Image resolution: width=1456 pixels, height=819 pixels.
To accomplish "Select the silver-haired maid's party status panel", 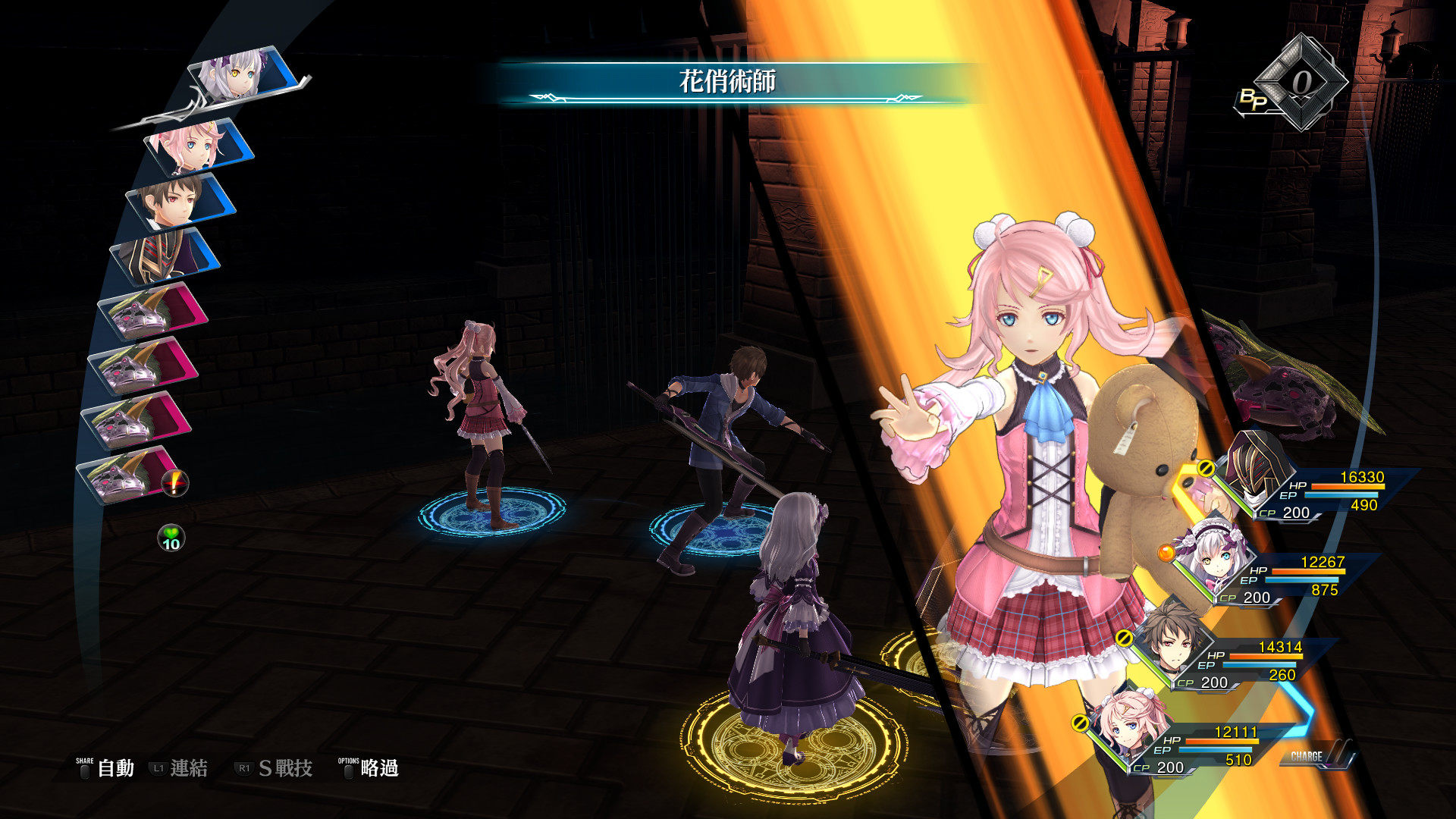I will point(1280,576).
